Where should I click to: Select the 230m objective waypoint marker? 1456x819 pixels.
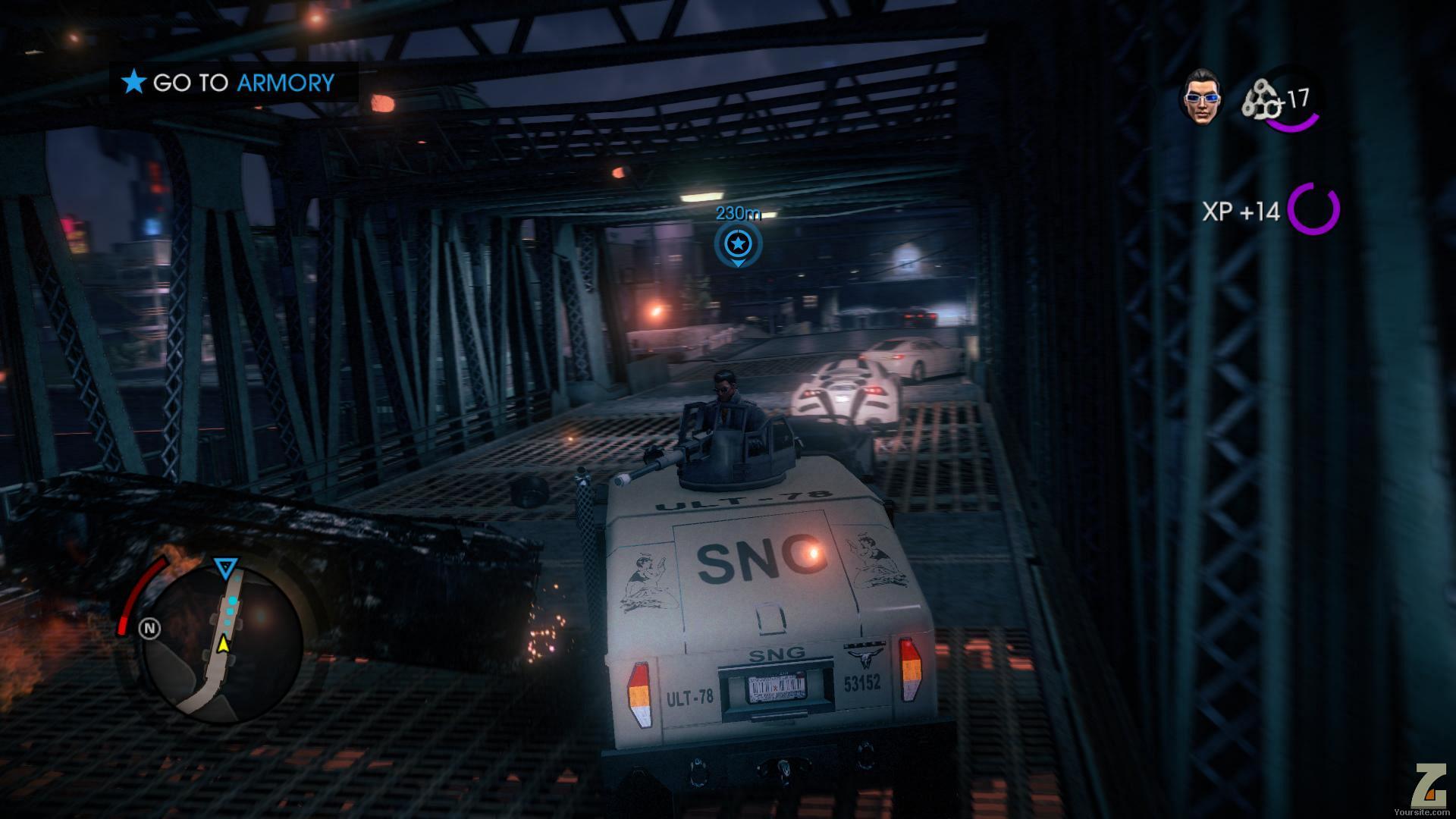pos(737,244)
